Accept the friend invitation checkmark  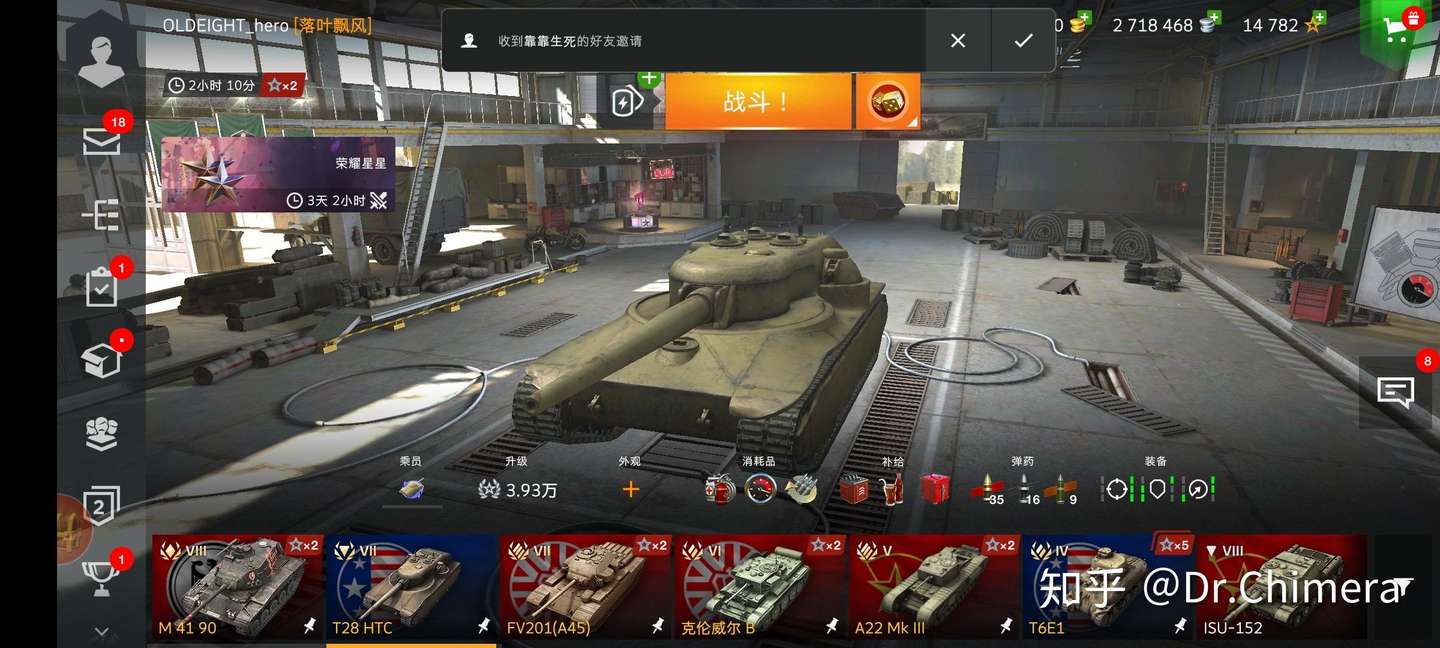coord(1023,41)
